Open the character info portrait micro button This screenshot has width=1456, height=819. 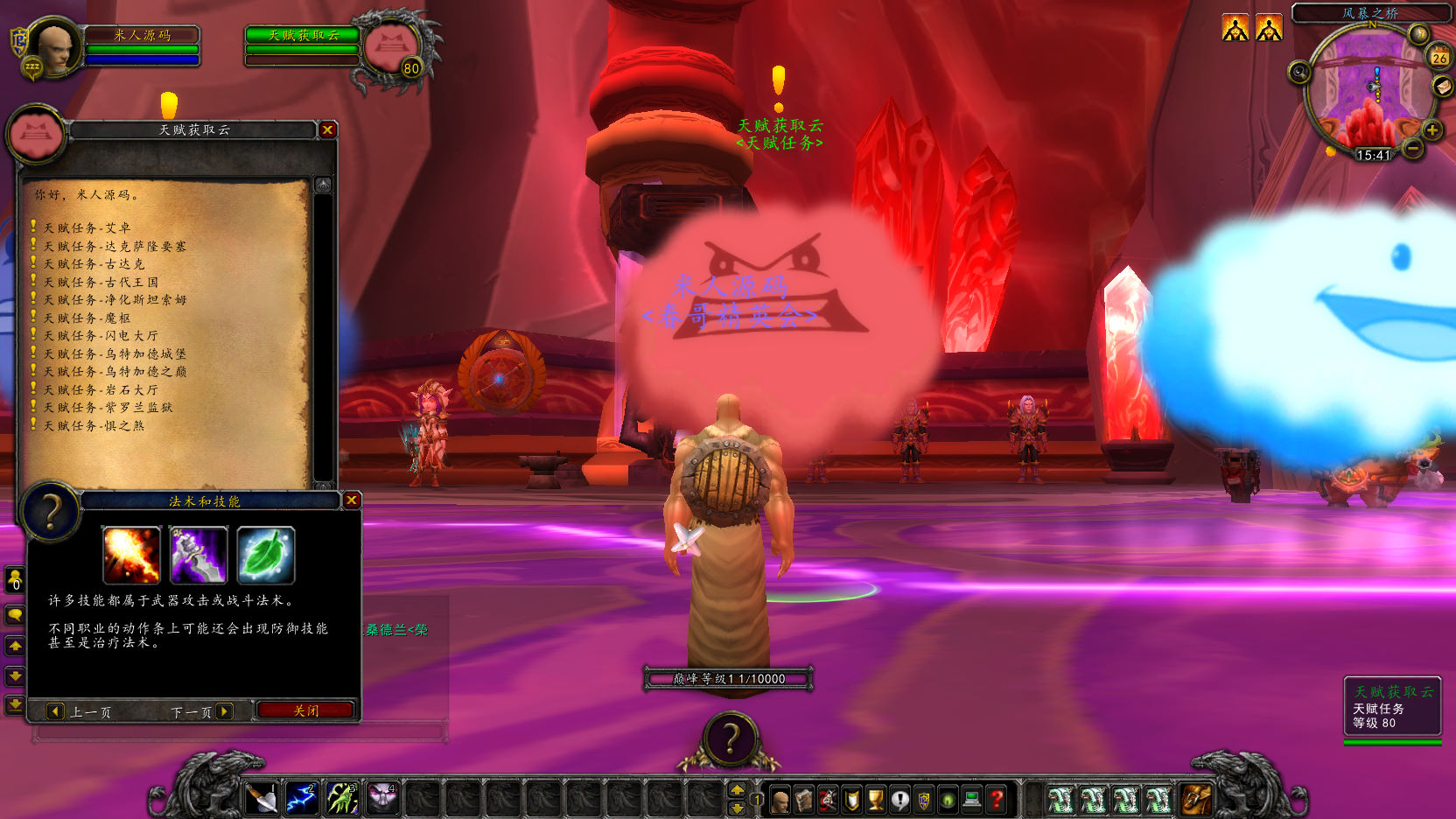point(780,800)
